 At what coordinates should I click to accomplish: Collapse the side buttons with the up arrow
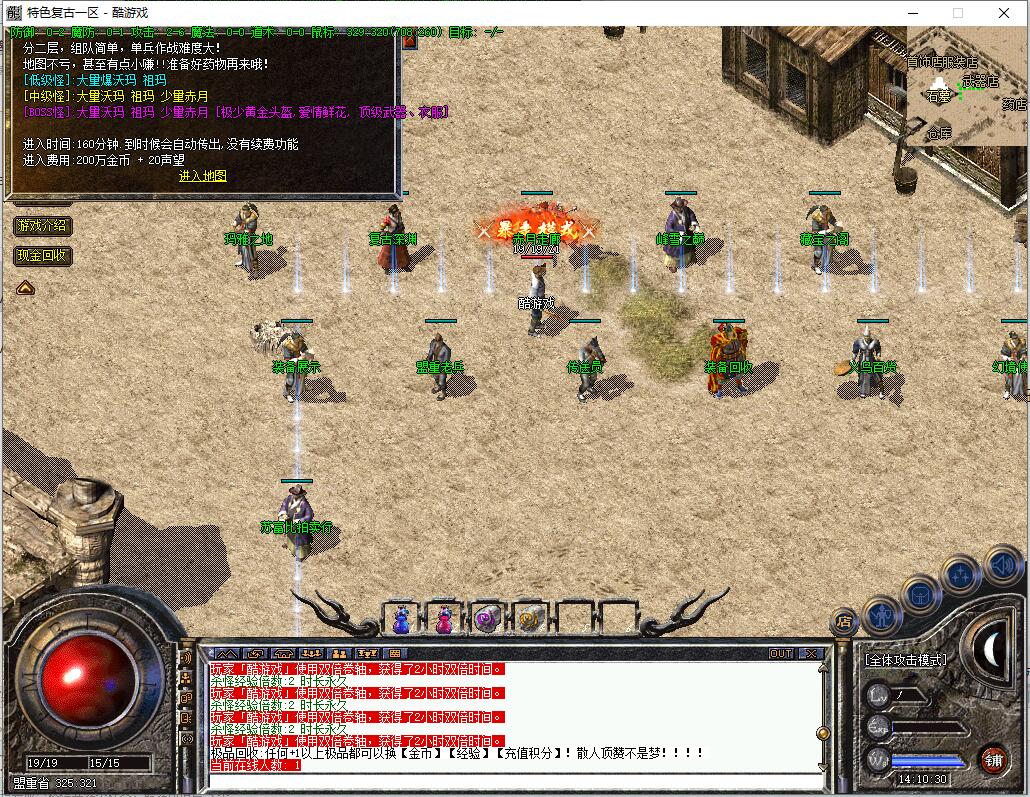pyautogui.click(x=25, y=288)
